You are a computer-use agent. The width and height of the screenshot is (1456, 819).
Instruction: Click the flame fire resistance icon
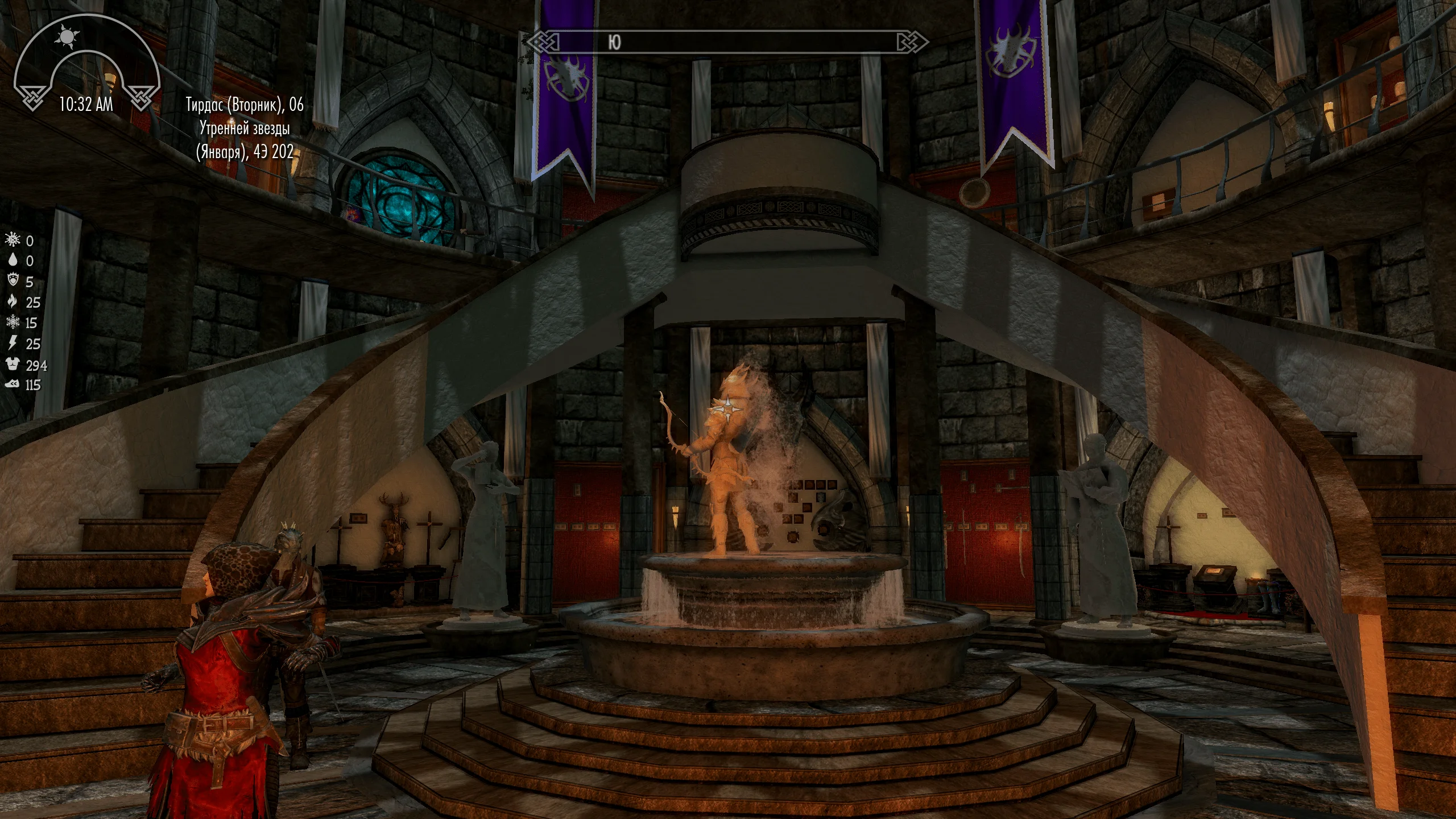click(13, 301)
